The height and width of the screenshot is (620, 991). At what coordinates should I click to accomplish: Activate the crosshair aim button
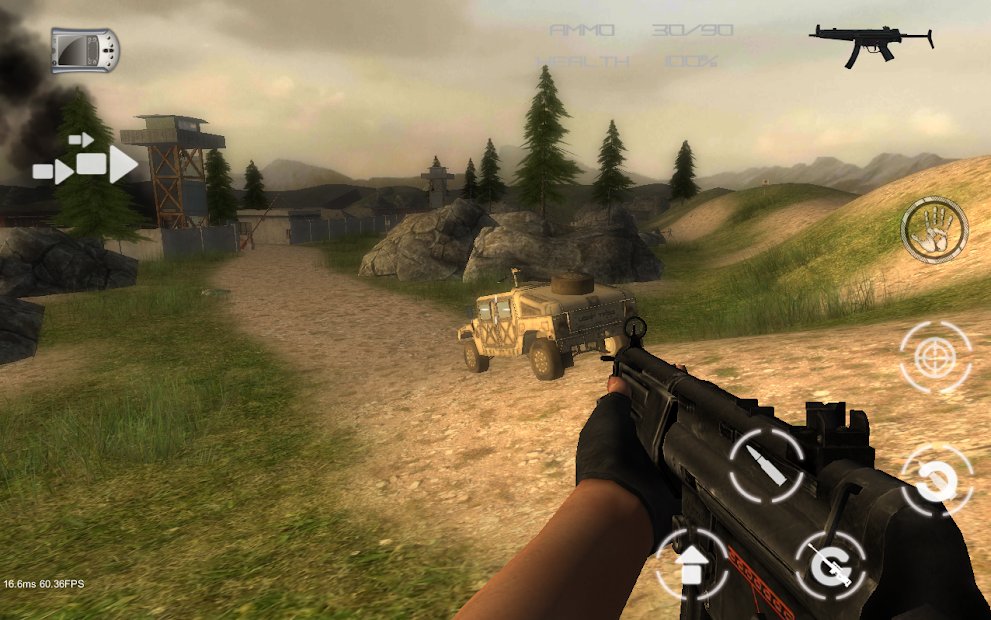click(935, 356)
